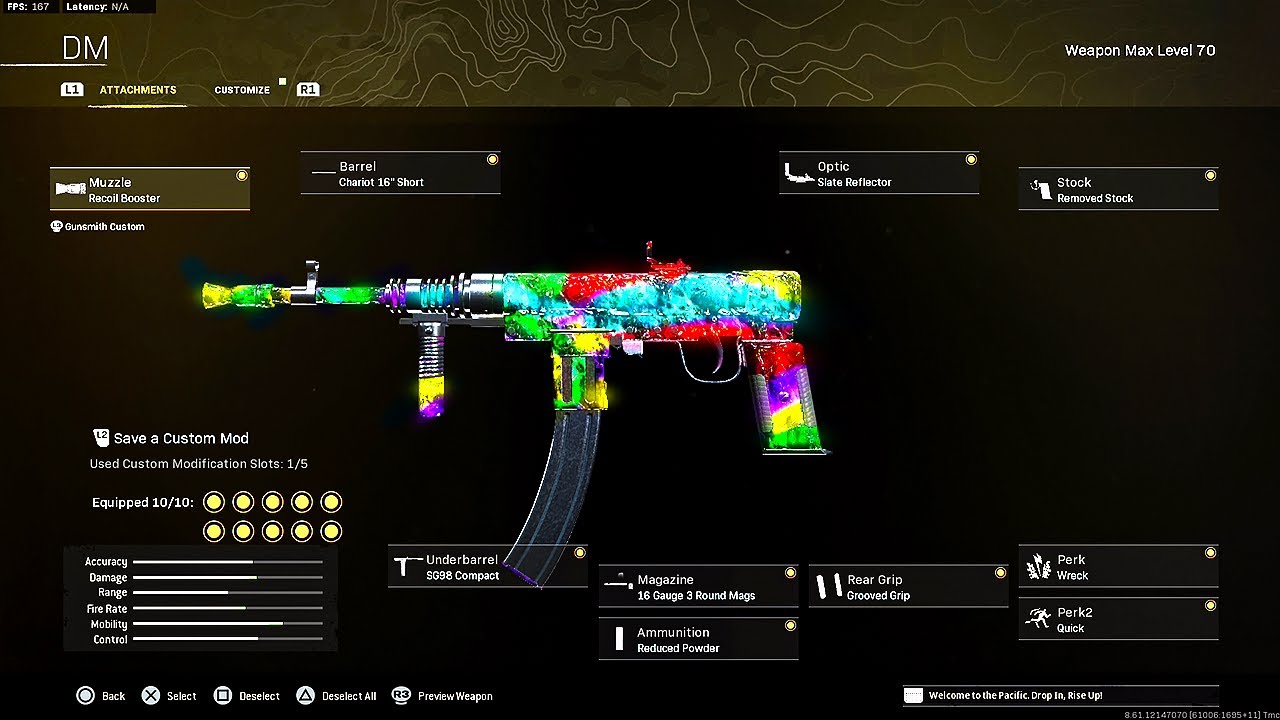Select the Perk Wreck slot

click(1118, 567)
